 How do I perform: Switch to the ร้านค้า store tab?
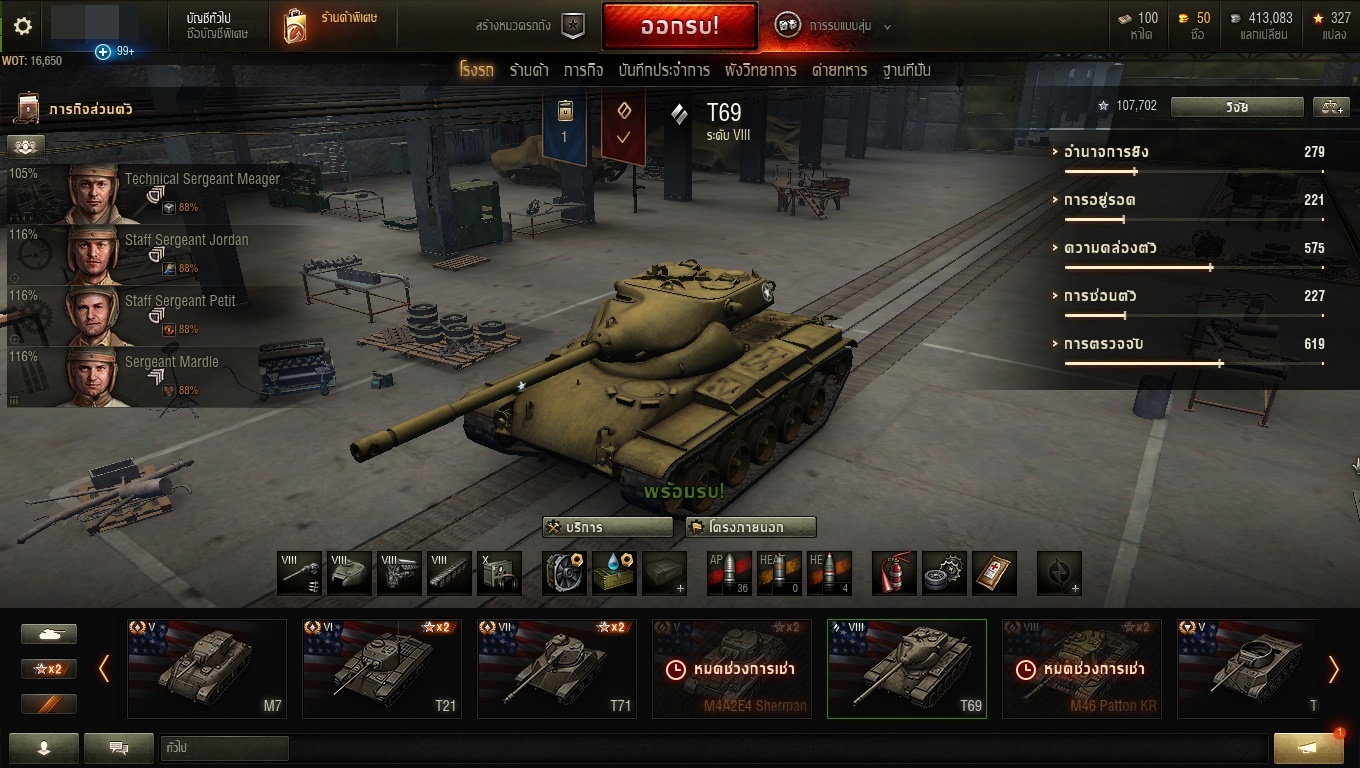pos(528,70)
